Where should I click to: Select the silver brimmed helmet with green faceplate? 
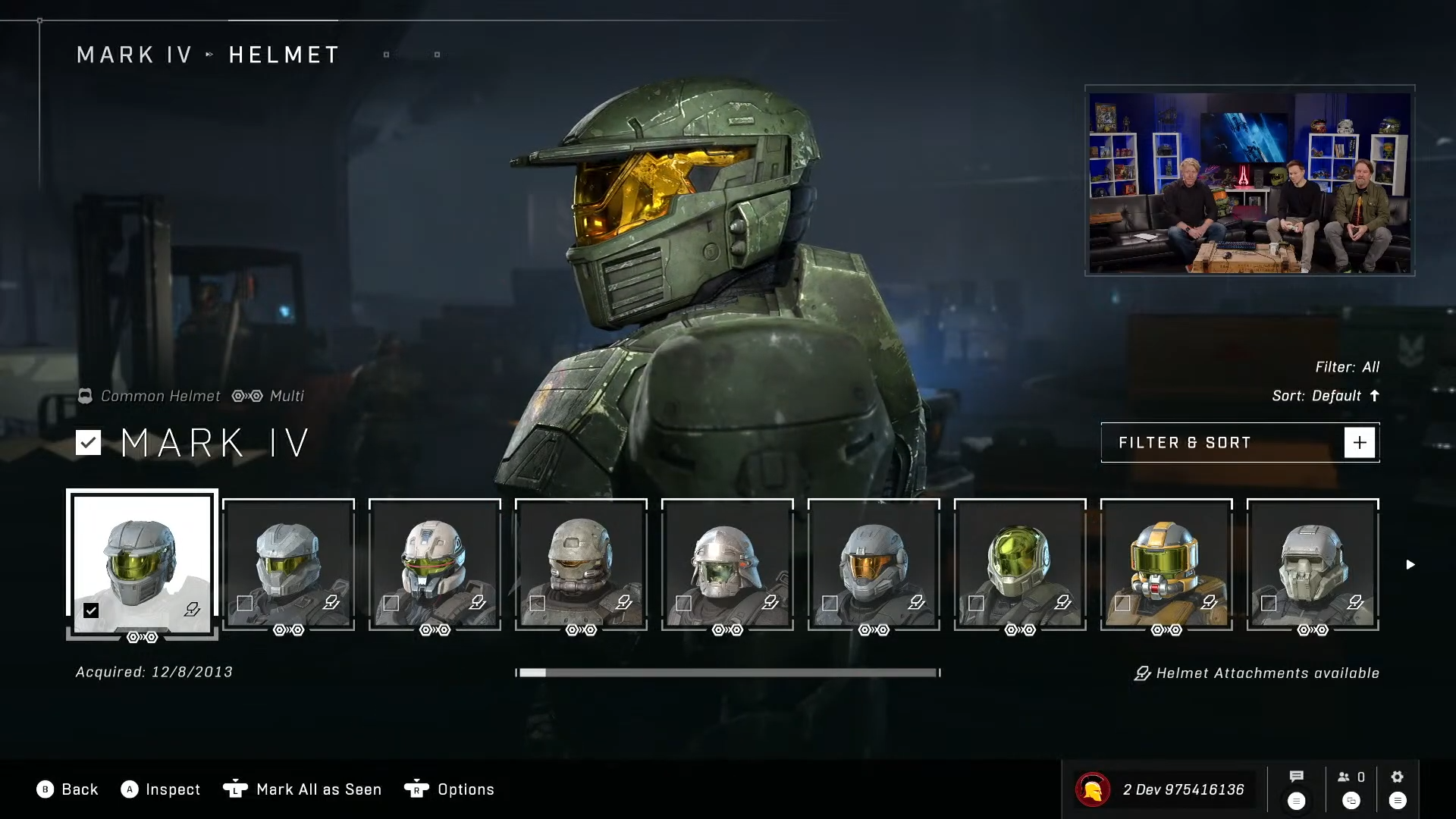point(726,564)
